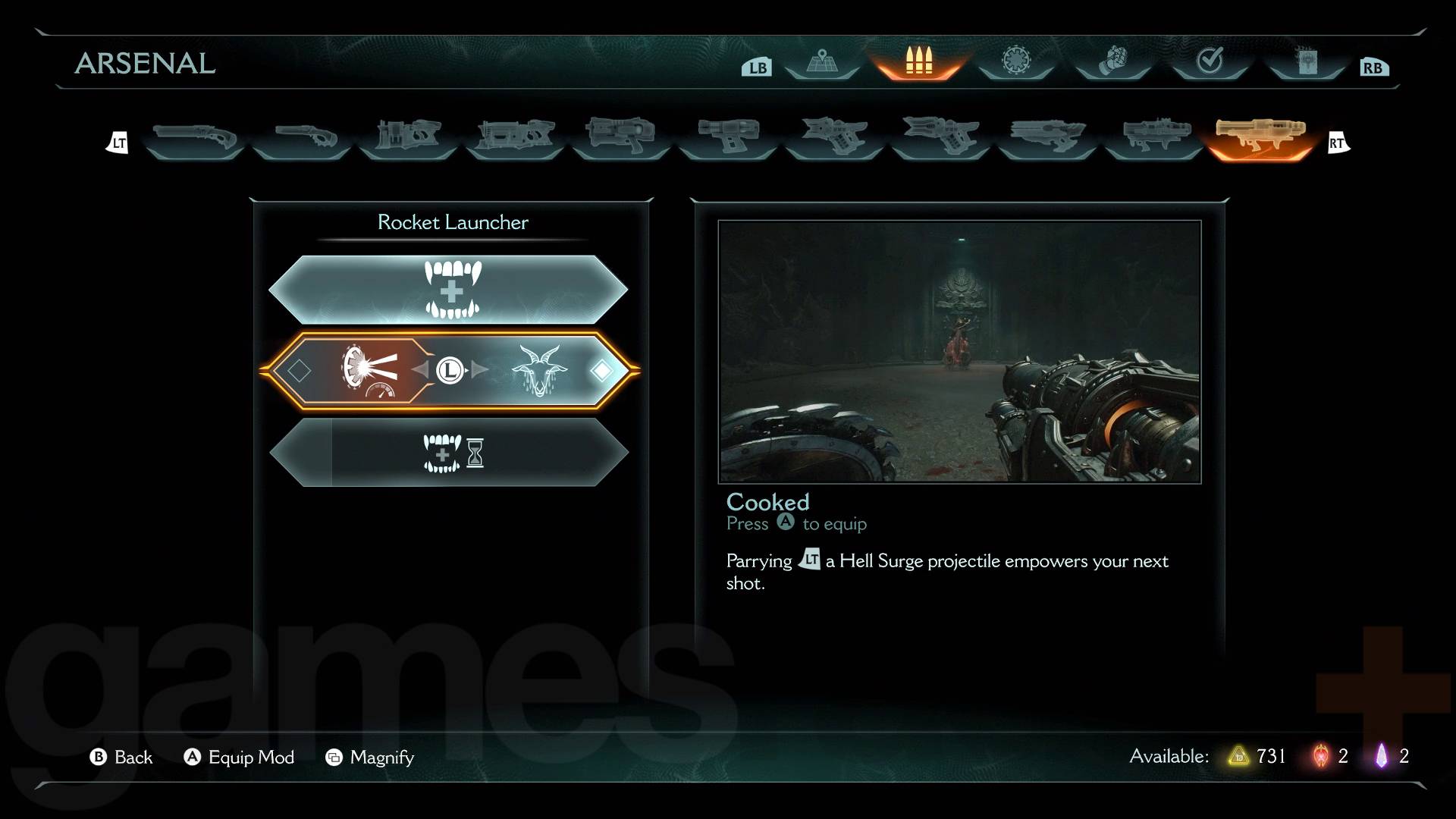
Task: Choose the goat head mod icon
Action: pos(538,370)
